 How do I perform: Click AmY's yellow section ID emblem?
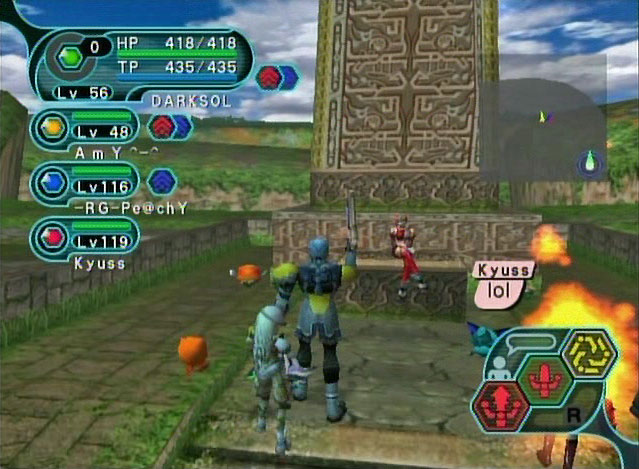click(x=51, y=127)
